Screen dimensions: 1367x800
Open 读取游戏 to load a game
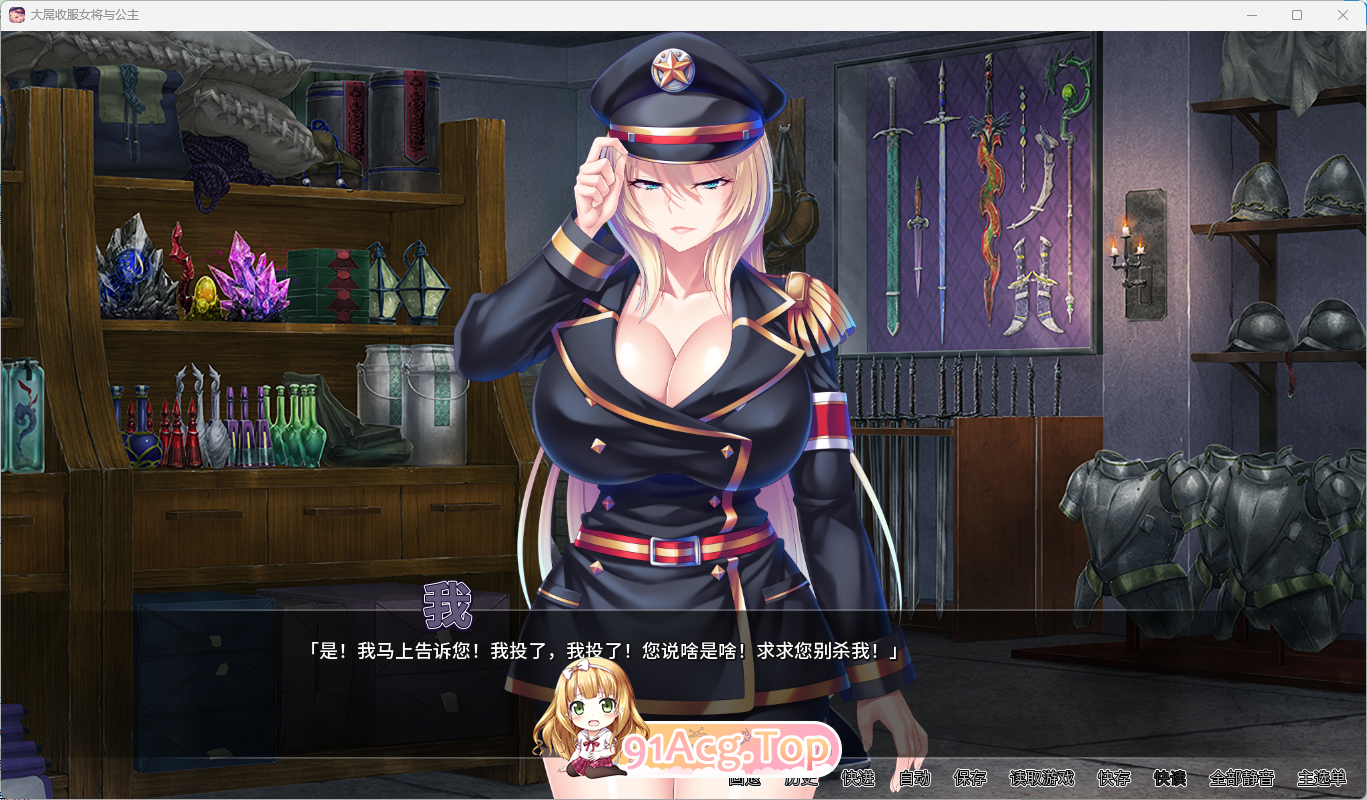tap(1042, 778)
